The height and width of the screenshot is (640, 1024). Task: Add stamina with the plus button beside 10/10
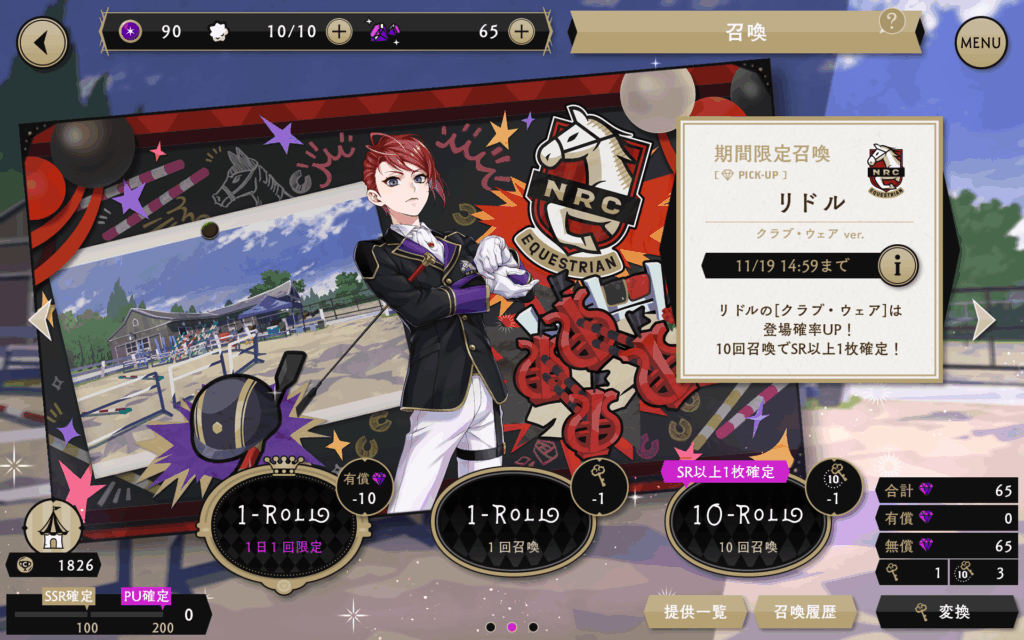pos(339,31)
